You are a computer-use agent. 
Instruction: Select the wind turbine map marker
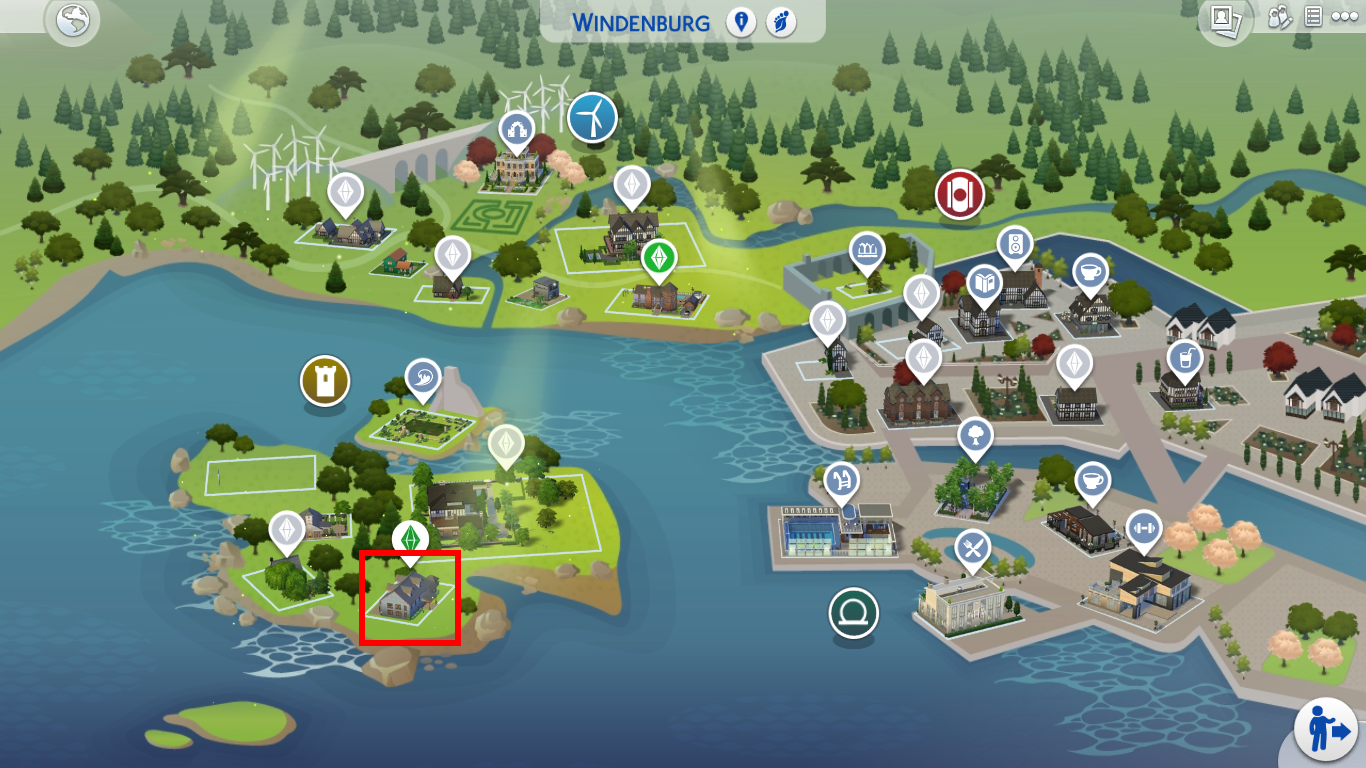592,118
